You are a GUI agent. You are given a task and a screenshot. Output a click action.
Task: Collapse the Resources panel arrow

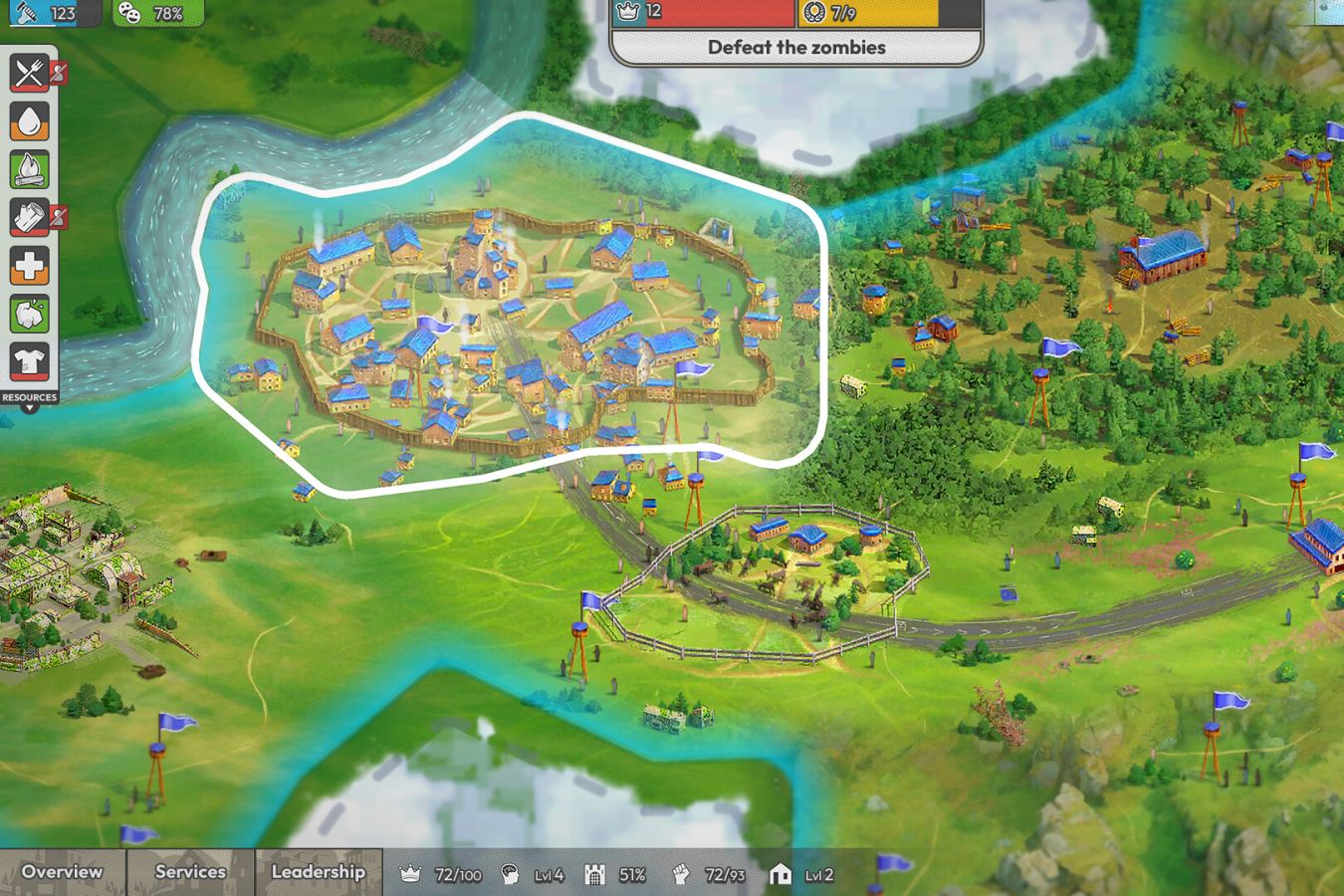tap(30, 407)
